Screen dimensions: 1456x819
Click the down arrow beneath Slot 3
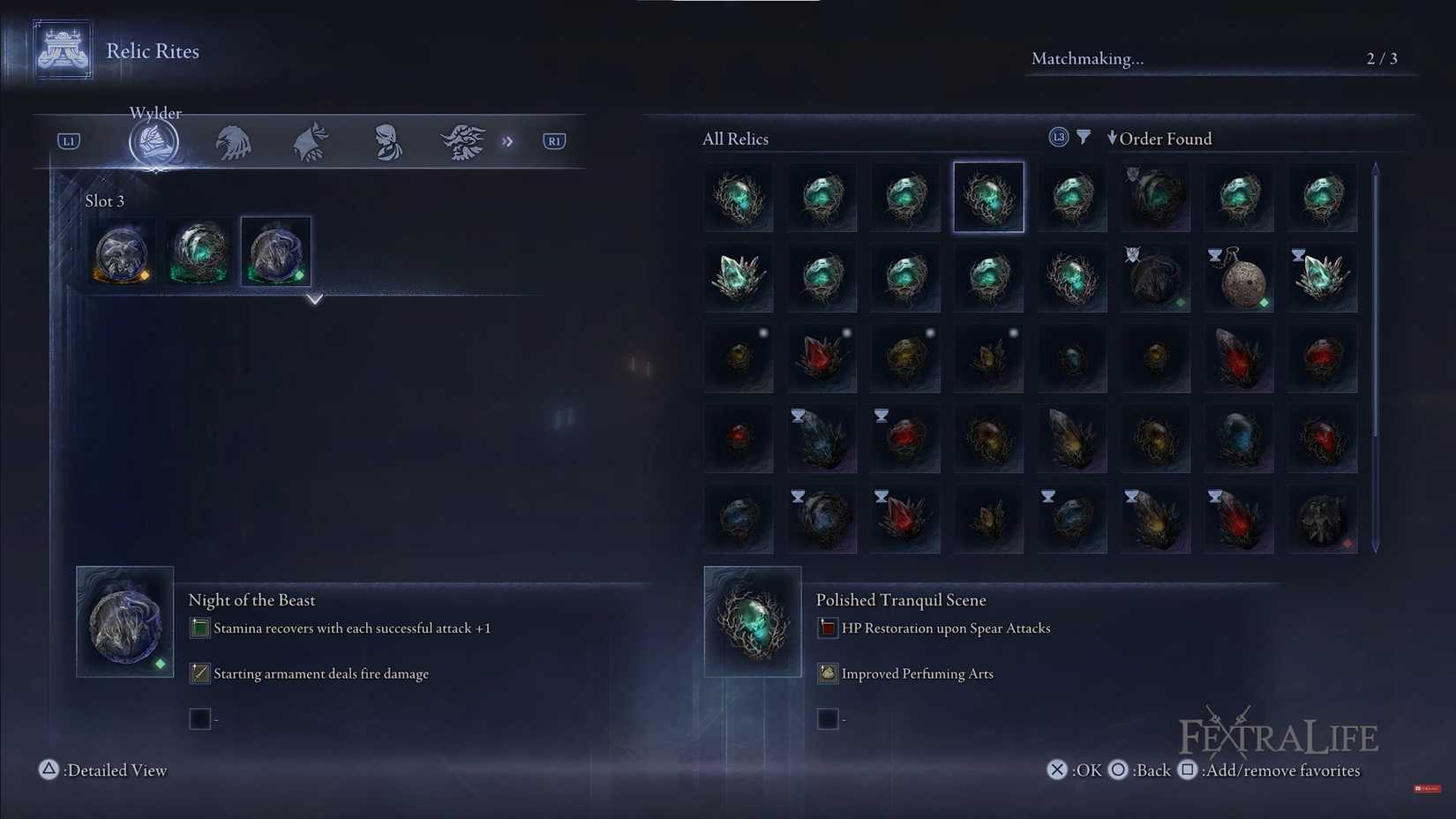(315, 299)
